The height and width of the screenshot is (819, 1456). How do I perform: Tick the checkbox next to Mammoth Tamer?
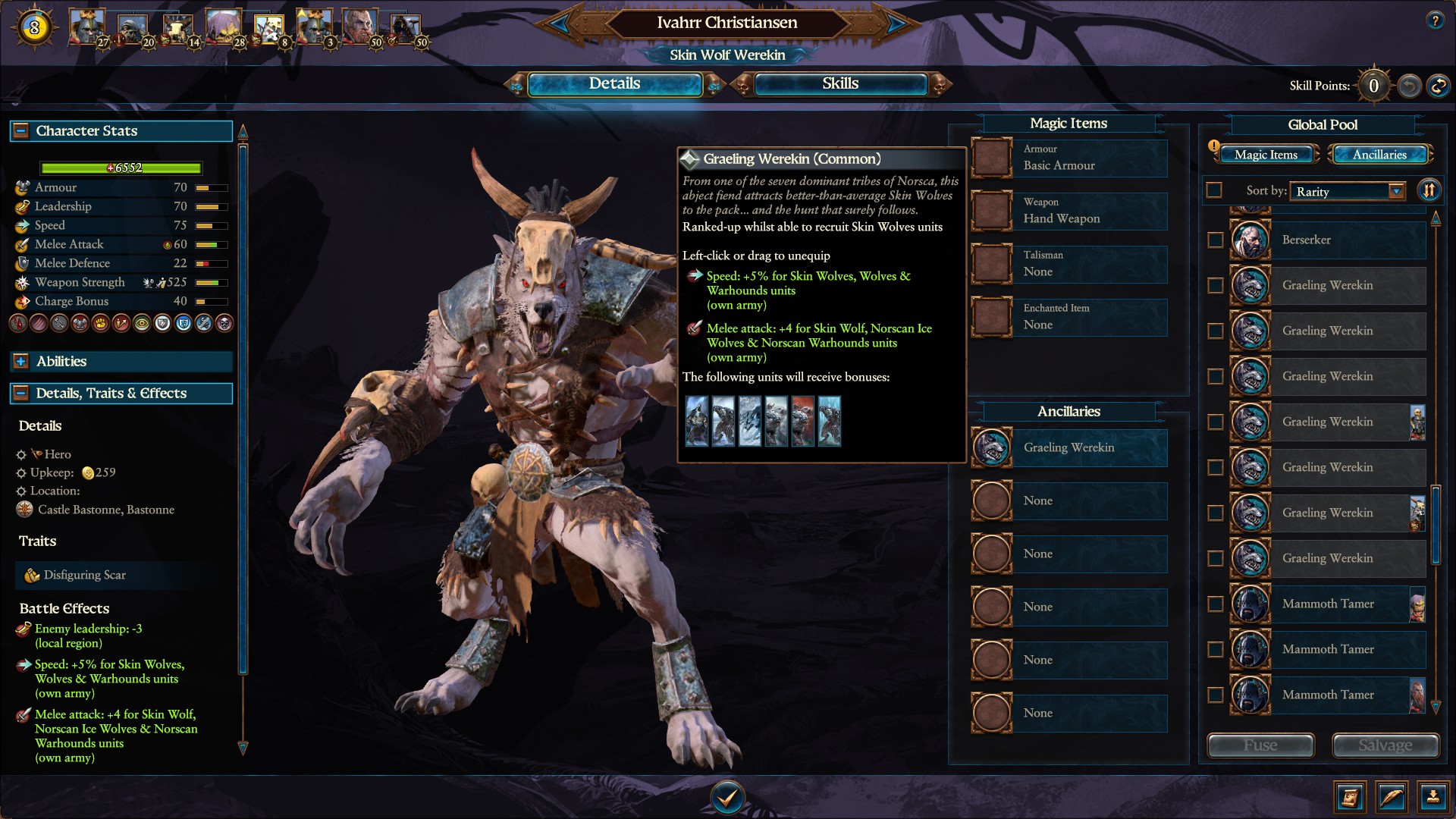point(1214,604)
